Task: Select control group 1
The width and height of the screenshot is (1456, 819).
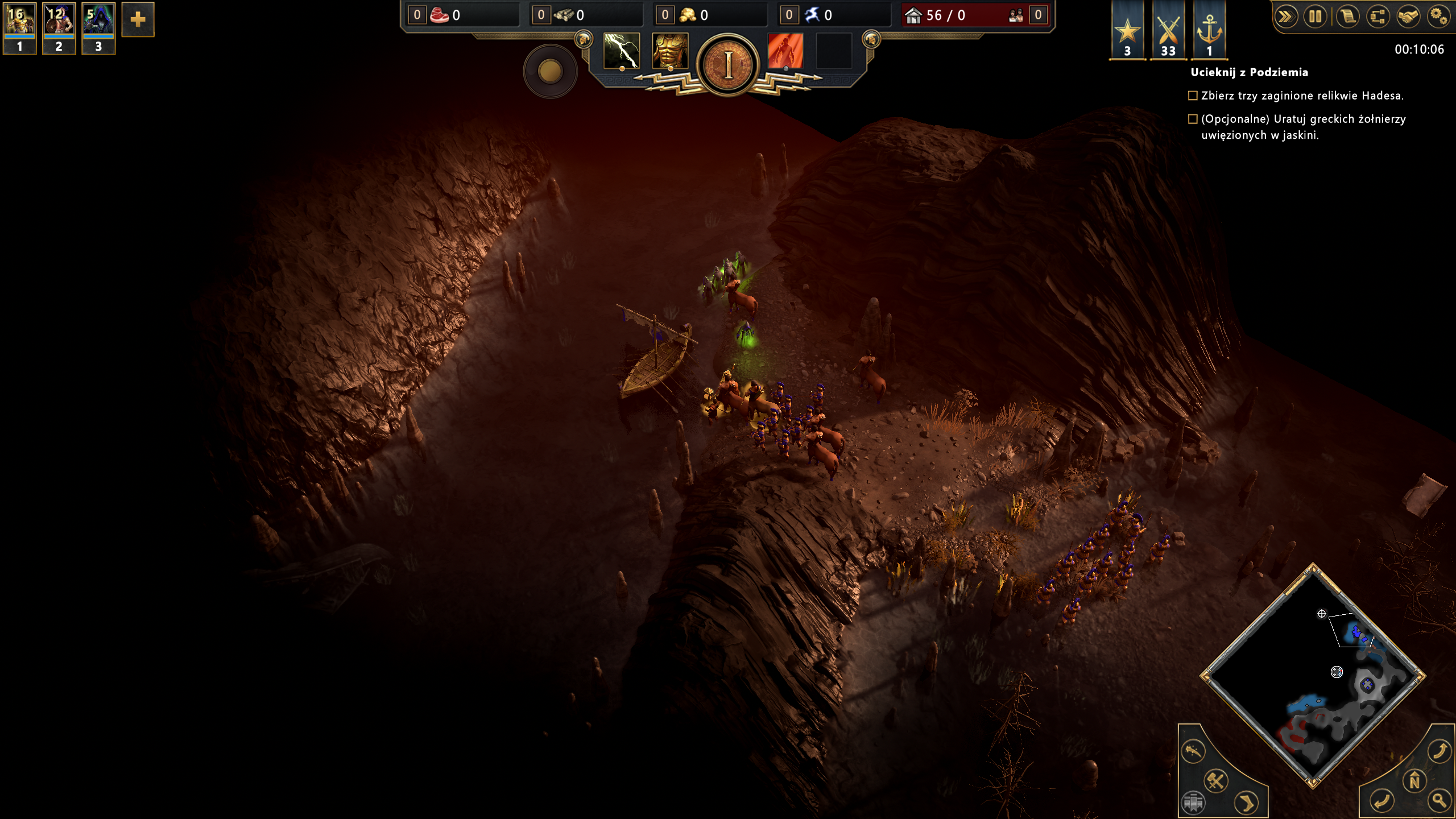Action: [19, 28]
